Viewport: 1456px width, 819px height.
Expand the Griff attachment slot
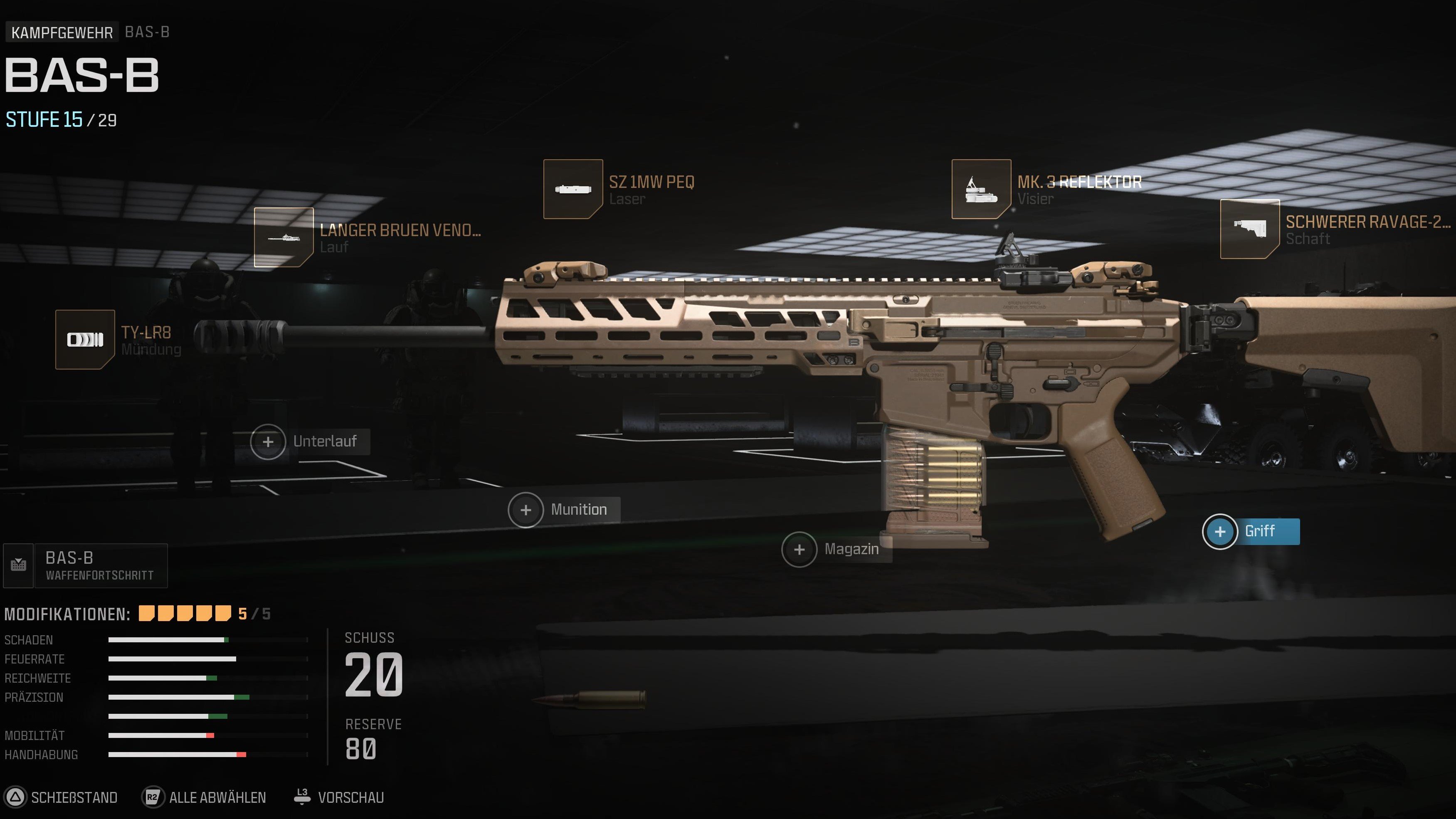[x=1220, y=531]
